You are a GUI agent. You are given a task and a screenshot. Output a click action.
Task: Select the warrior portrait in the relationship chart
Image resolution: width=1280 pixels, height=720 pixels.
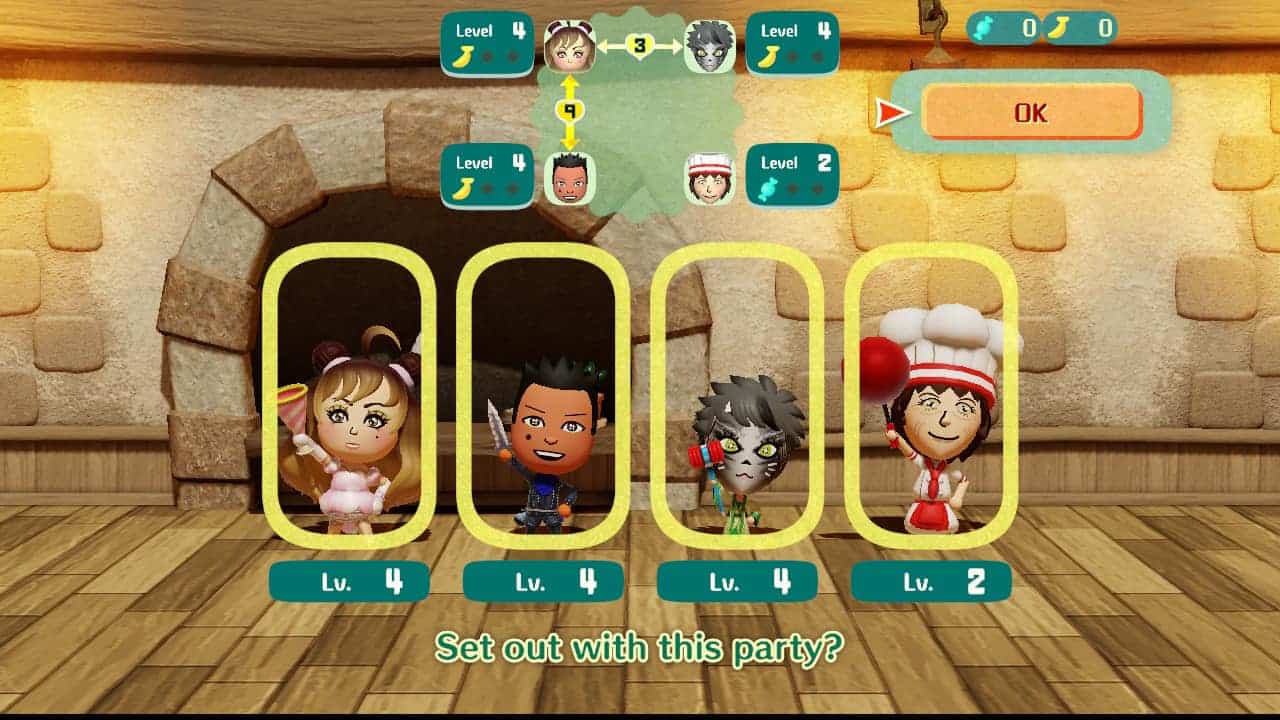(570, 179)
